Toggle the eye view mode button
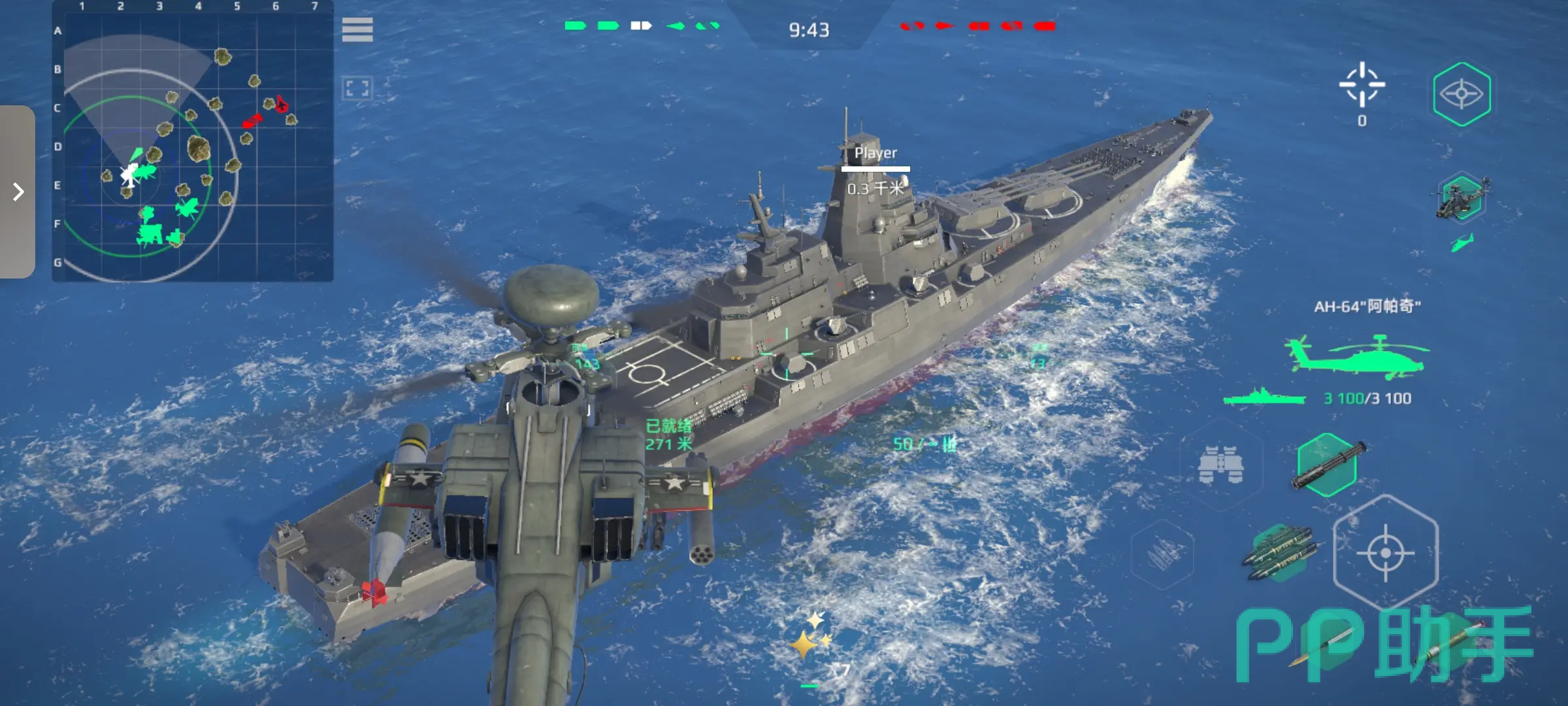The image size is (1568, 706). click(x=1462, y=94)
